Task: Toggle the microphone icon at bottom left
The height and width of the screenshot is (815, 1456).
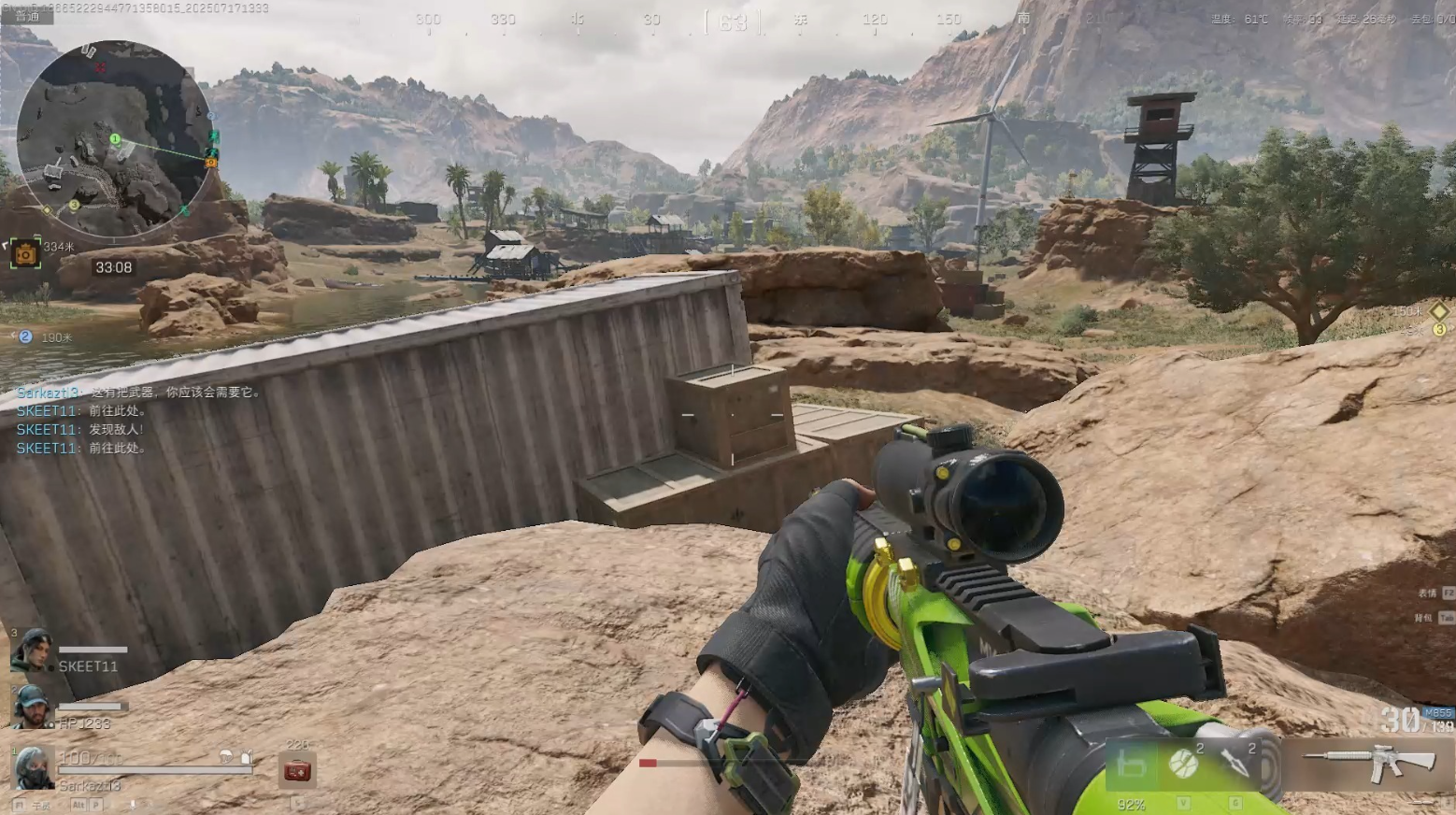Action: [x=132, y=804]
